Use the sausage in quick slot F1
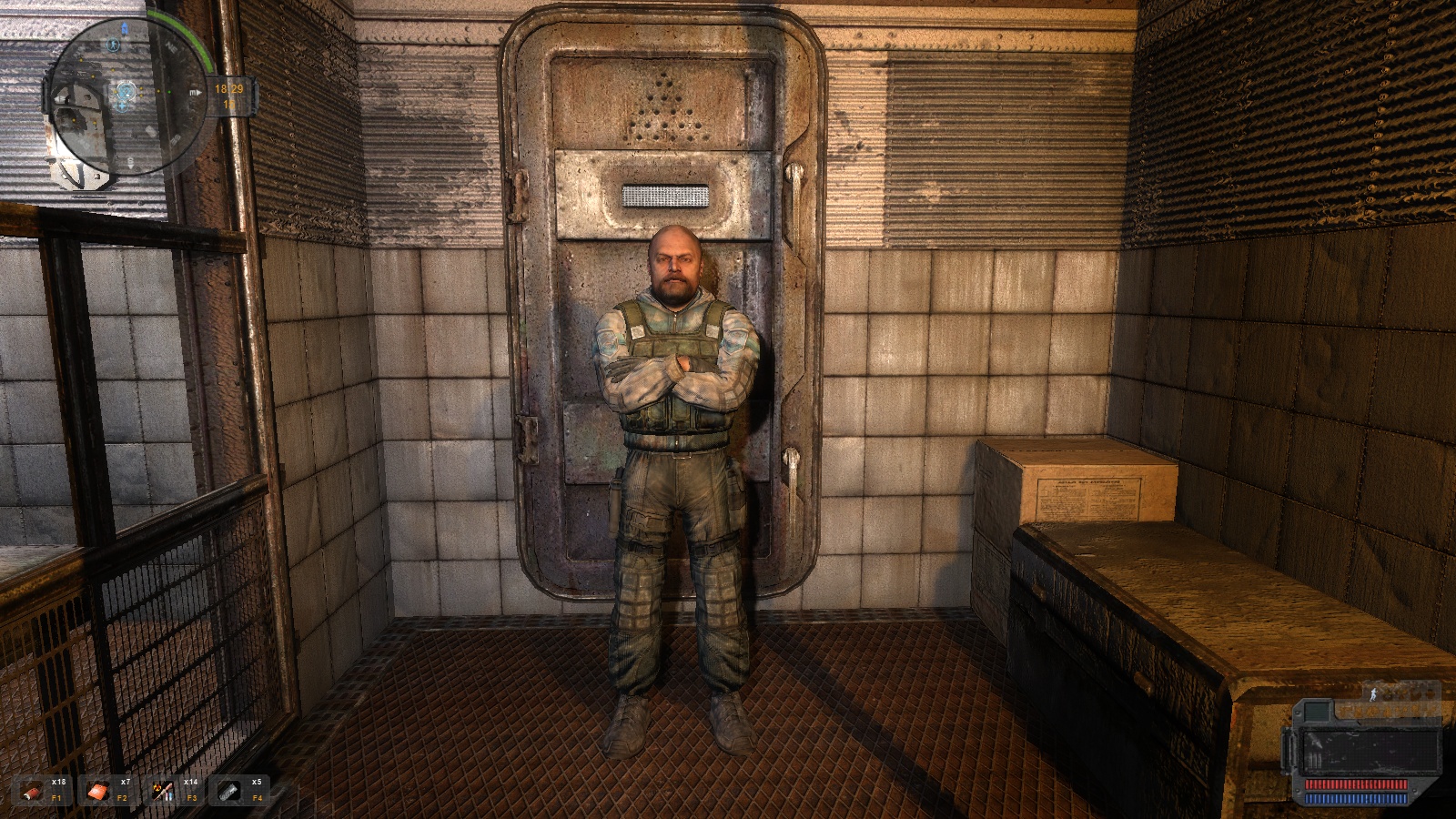 pos(34,792)
